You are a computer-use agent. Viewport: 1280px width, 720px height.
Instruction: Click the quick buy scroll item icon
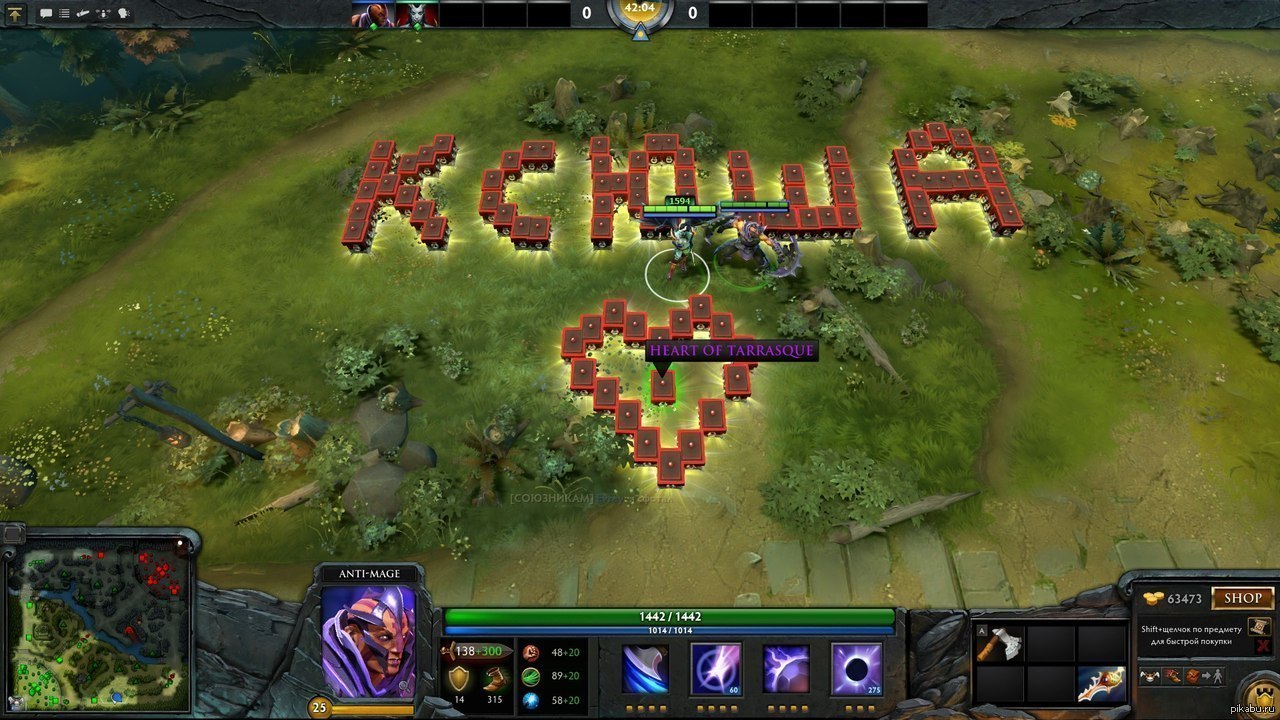click(x=1259, y=626)
